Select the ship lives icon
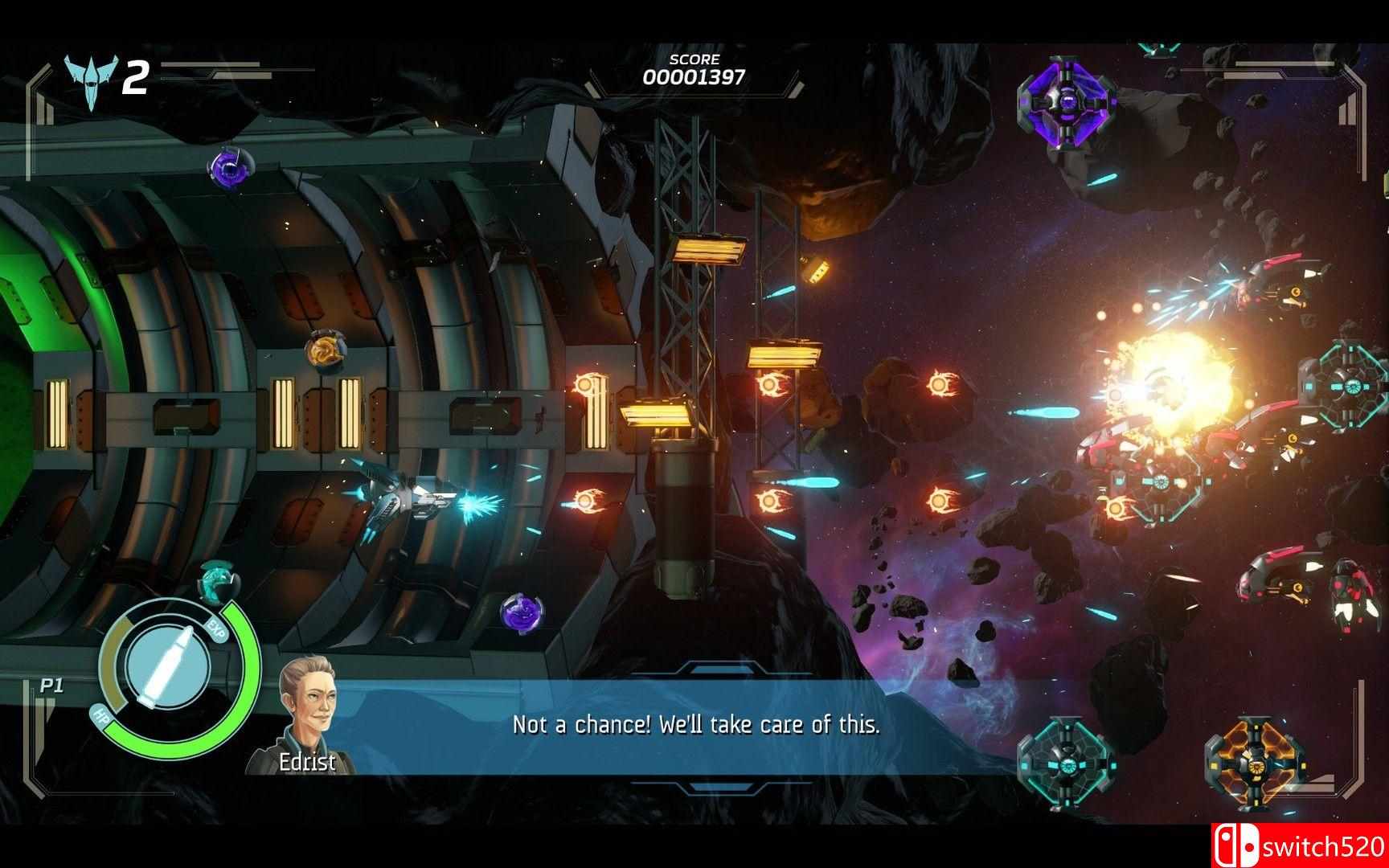The image size is (1389, 868). pyautogui.click(x=91, y=80)
